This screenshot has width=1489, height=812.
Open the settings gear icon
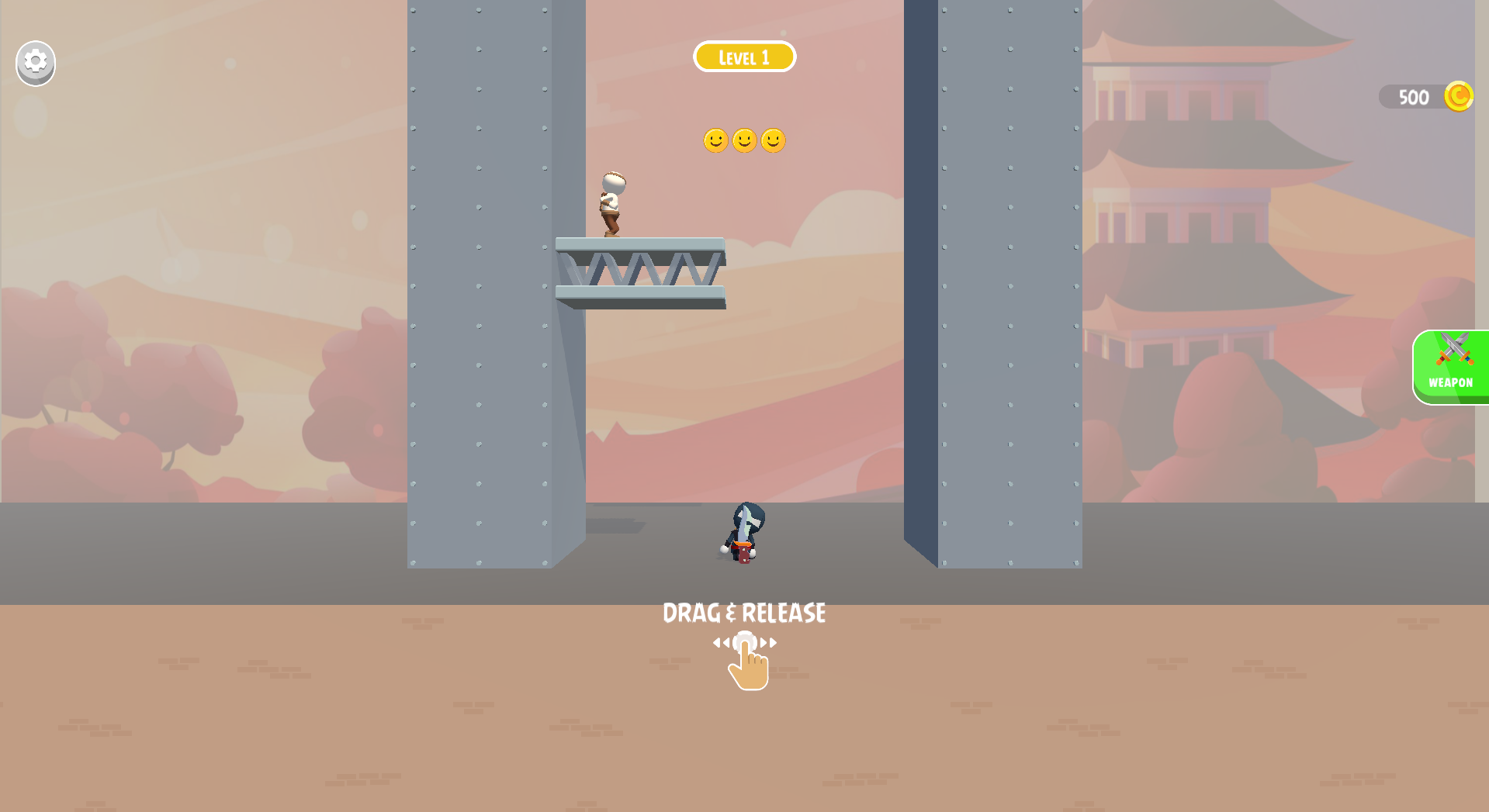coord(34,63)
